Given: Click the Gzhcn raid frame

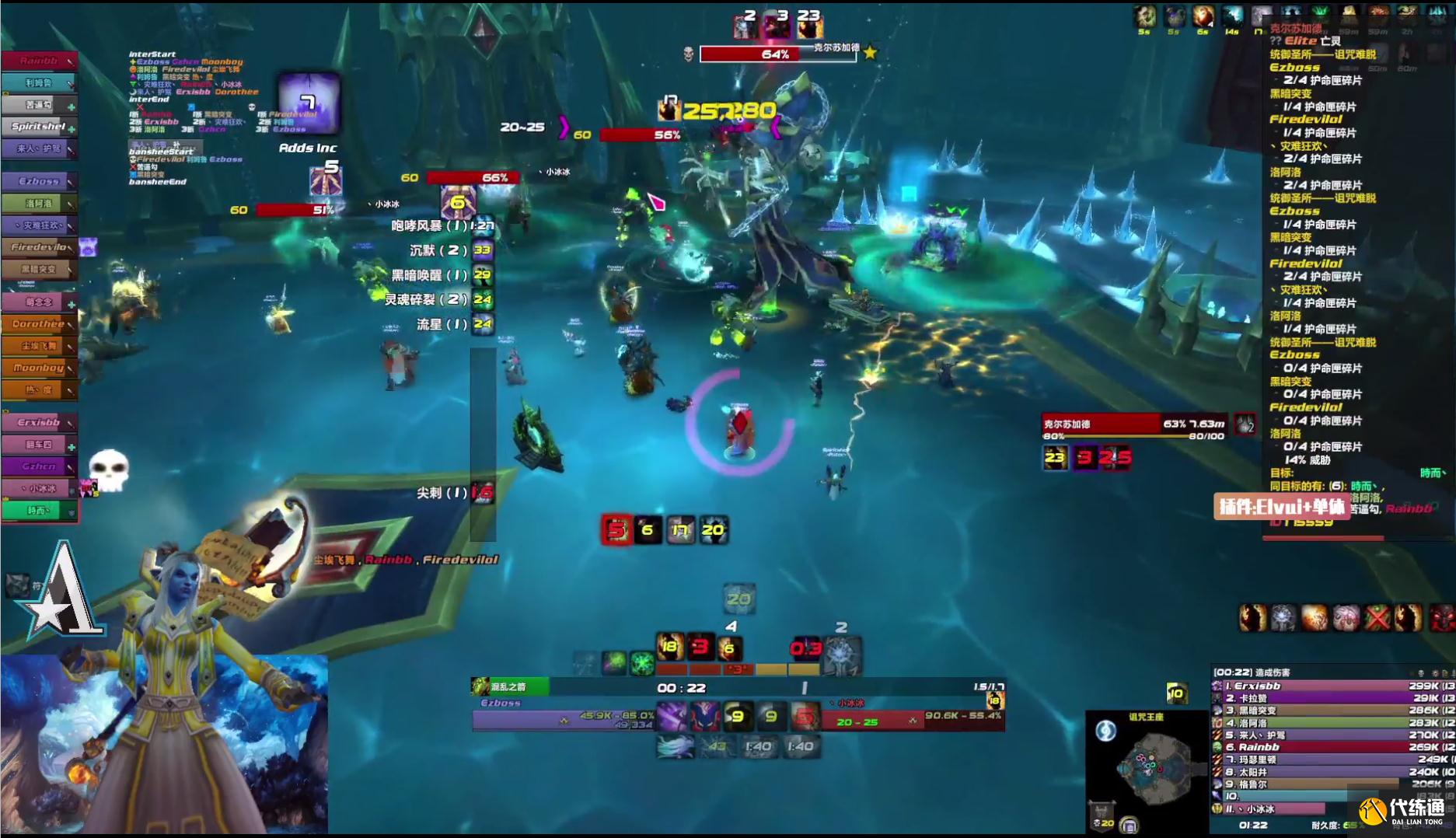Looking at the screenshot, I should pos(39,466).
